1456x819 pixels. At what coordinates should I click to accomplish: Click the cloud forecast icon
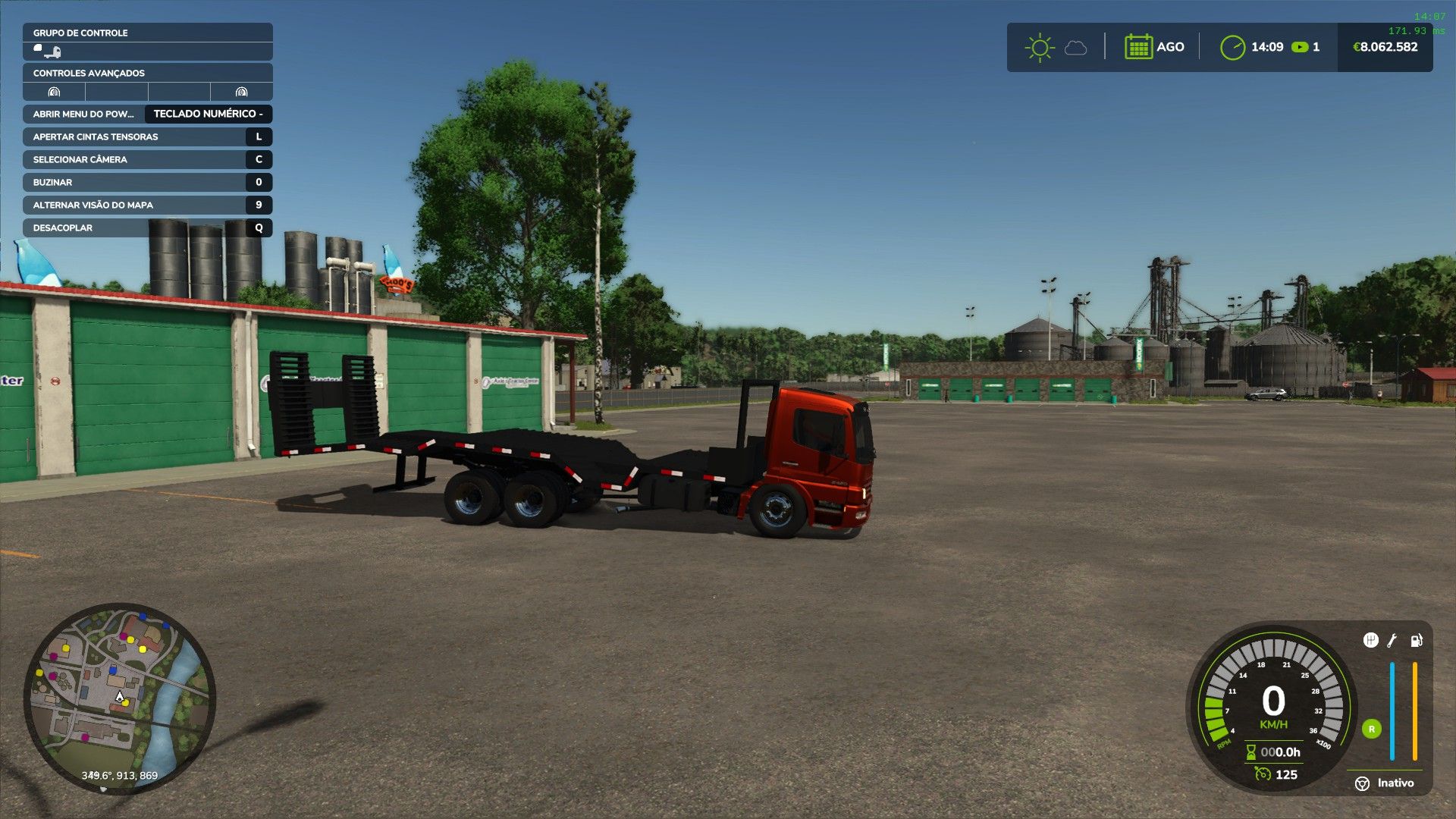click(x=1075, y=48)
